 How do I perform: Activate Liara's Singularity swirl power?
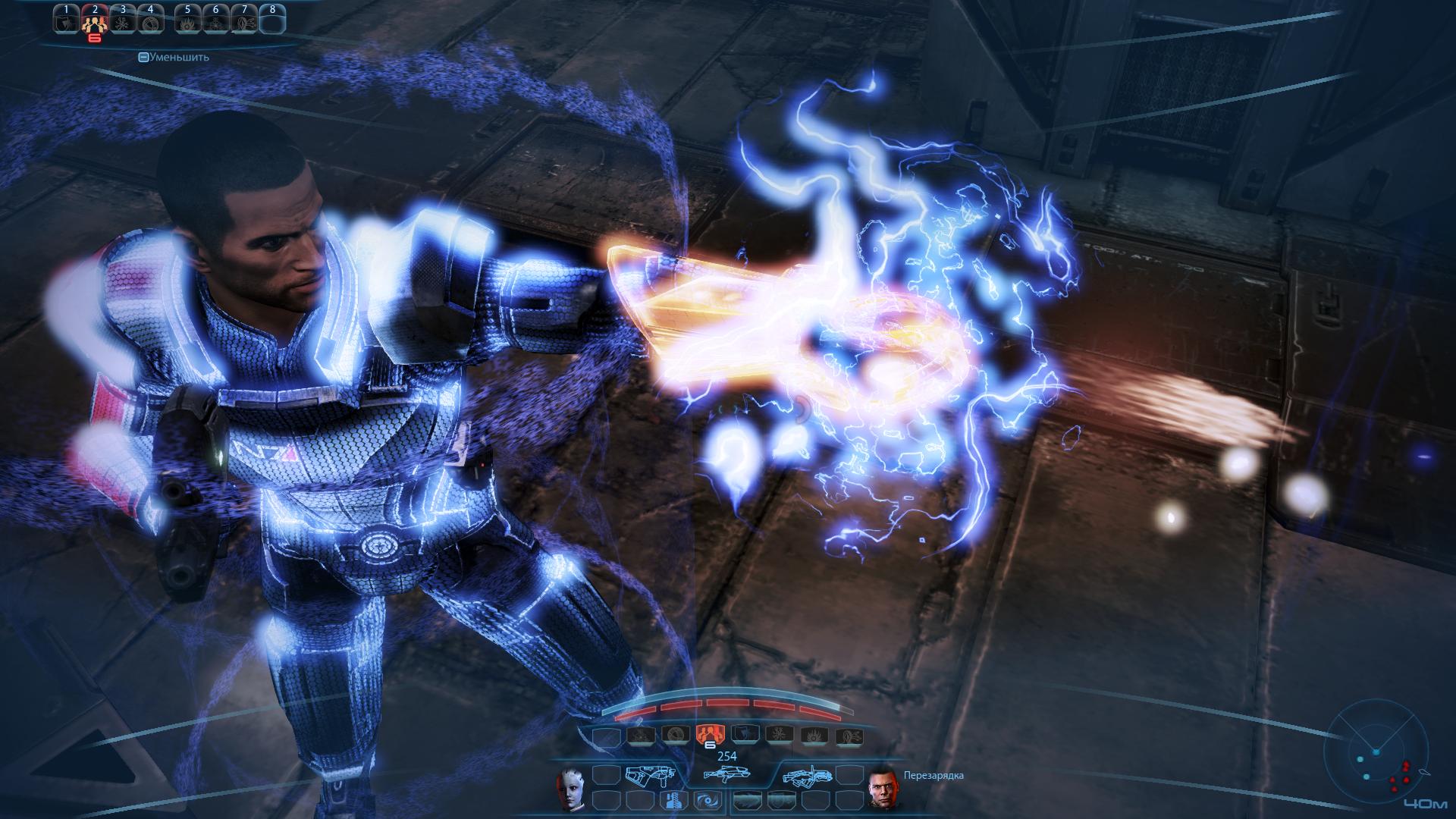click(x=703, y=800)
